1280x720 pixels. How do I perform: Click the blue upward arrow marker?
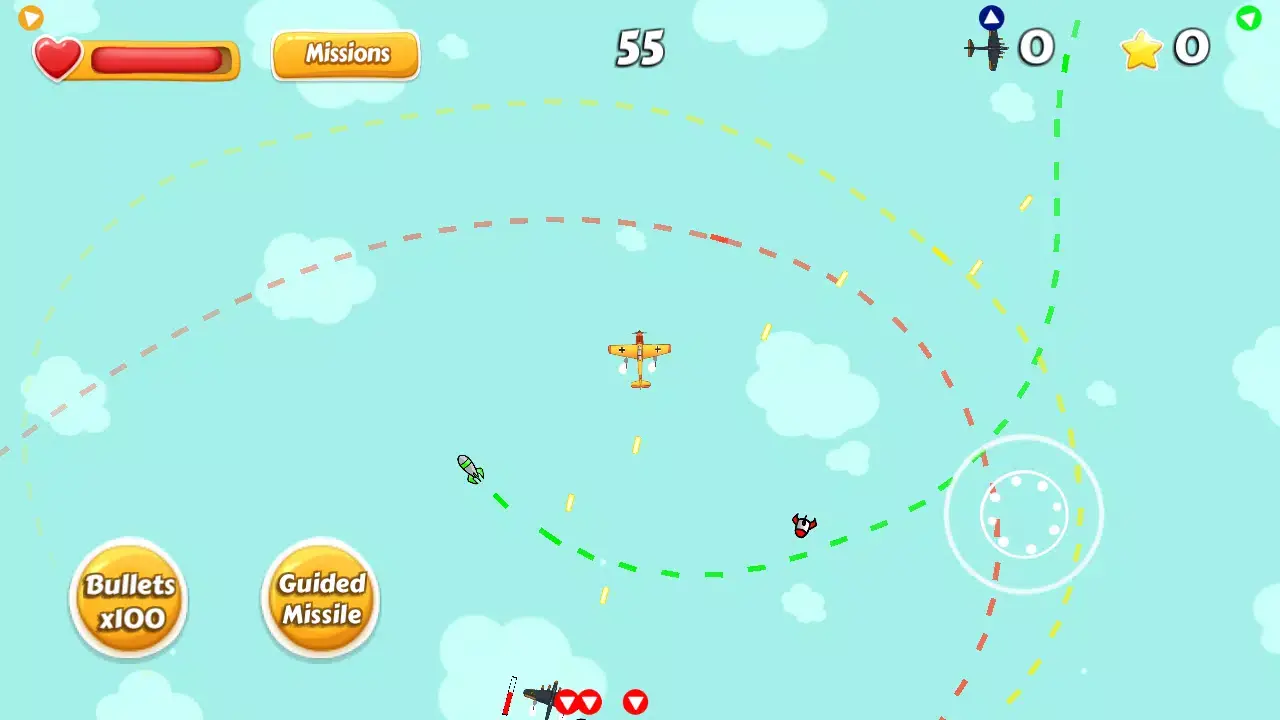(x=990, y=17)
